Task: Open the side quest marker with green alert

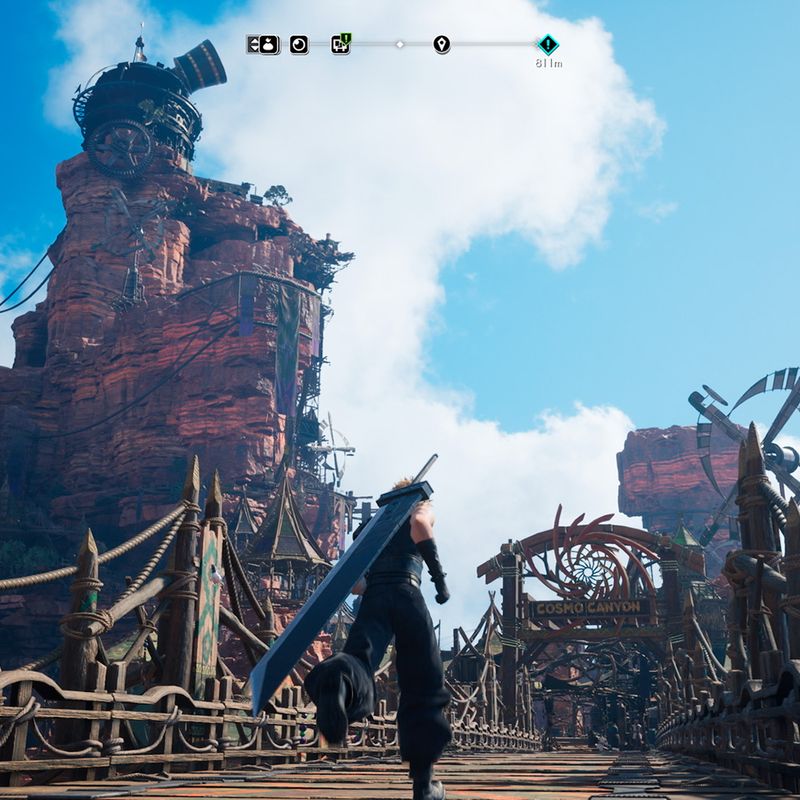Action: point(340,44)
